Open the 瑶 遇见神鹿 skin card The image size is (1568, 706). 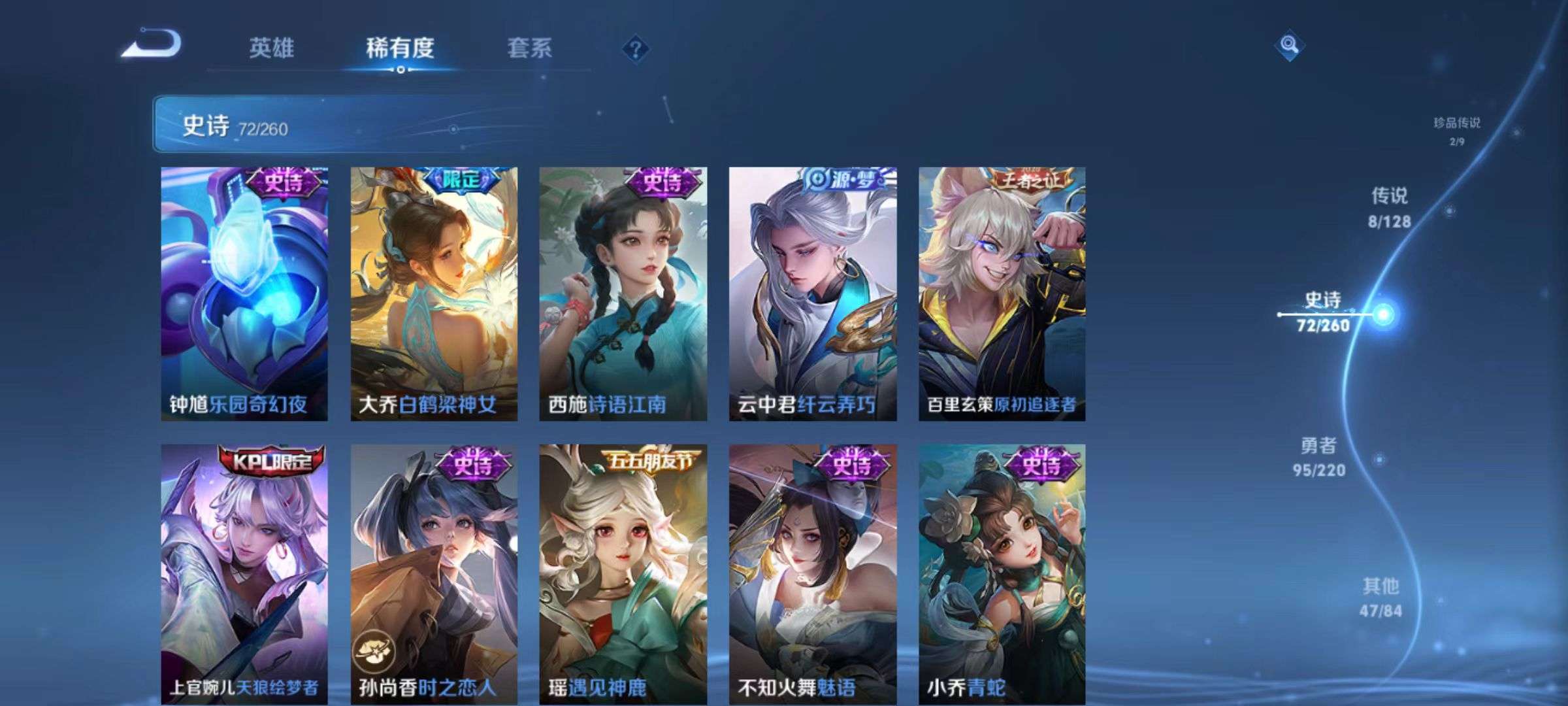click(623, 574)
